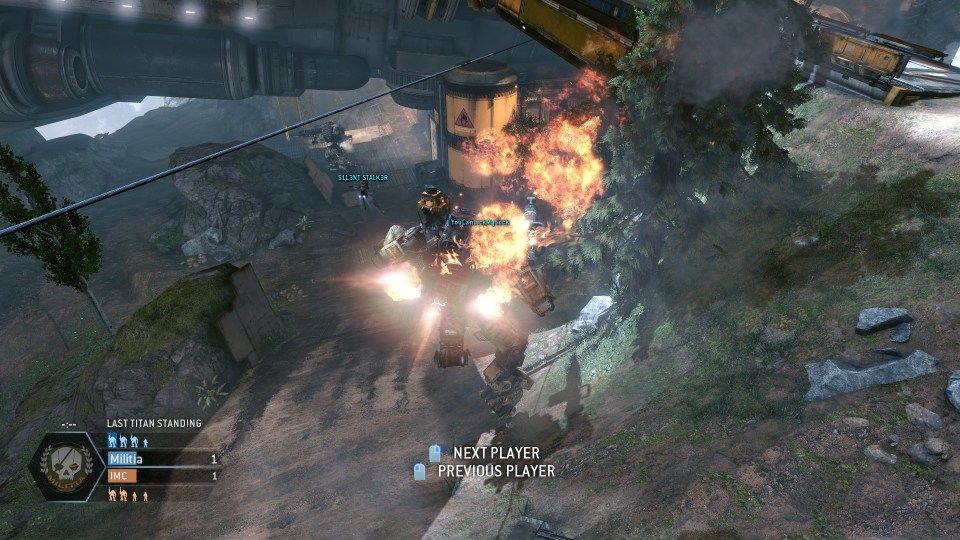The image size is (960, 540).
Task: Select the Militia team score row
Action: click(163, 459)
